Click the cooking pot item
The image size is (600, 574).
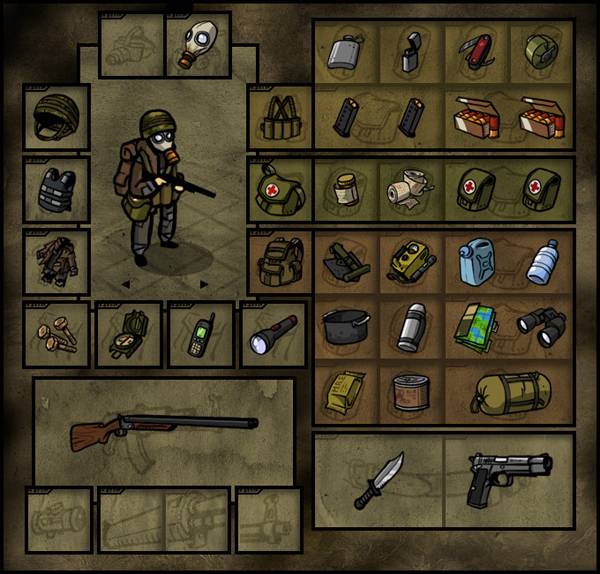click(x=346, y=327)
